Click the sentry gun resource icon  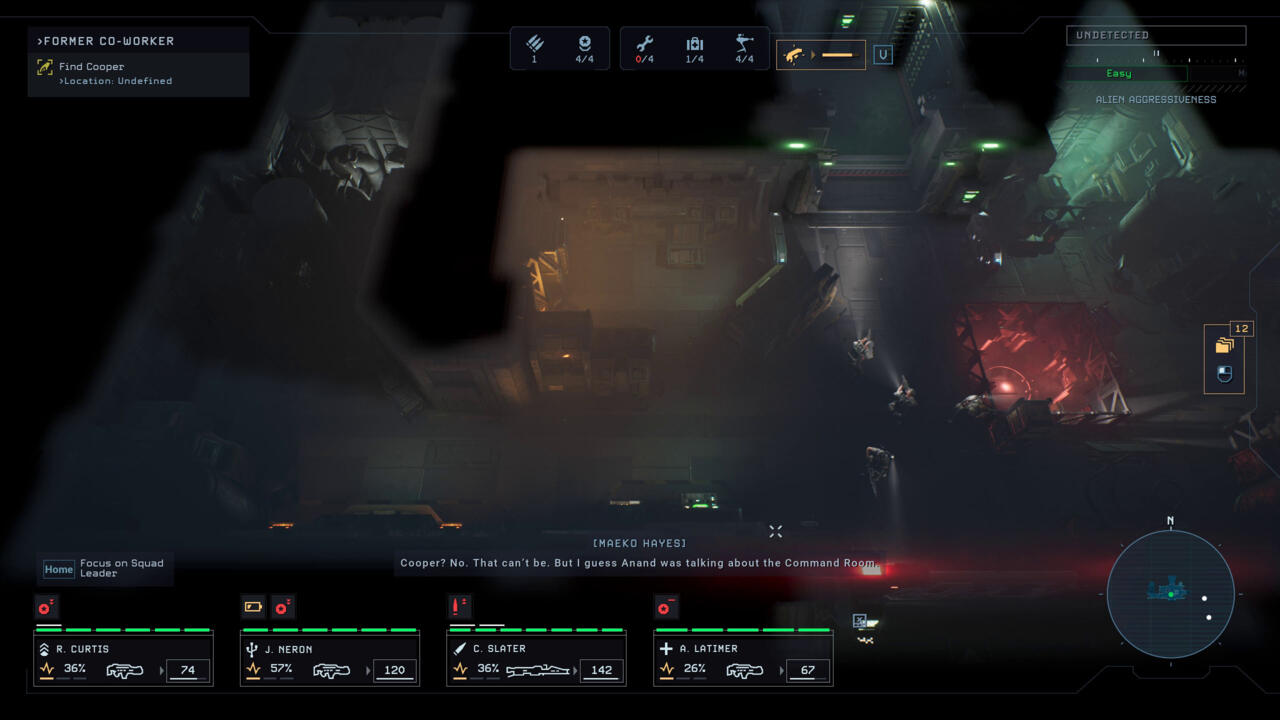[744, 44]
